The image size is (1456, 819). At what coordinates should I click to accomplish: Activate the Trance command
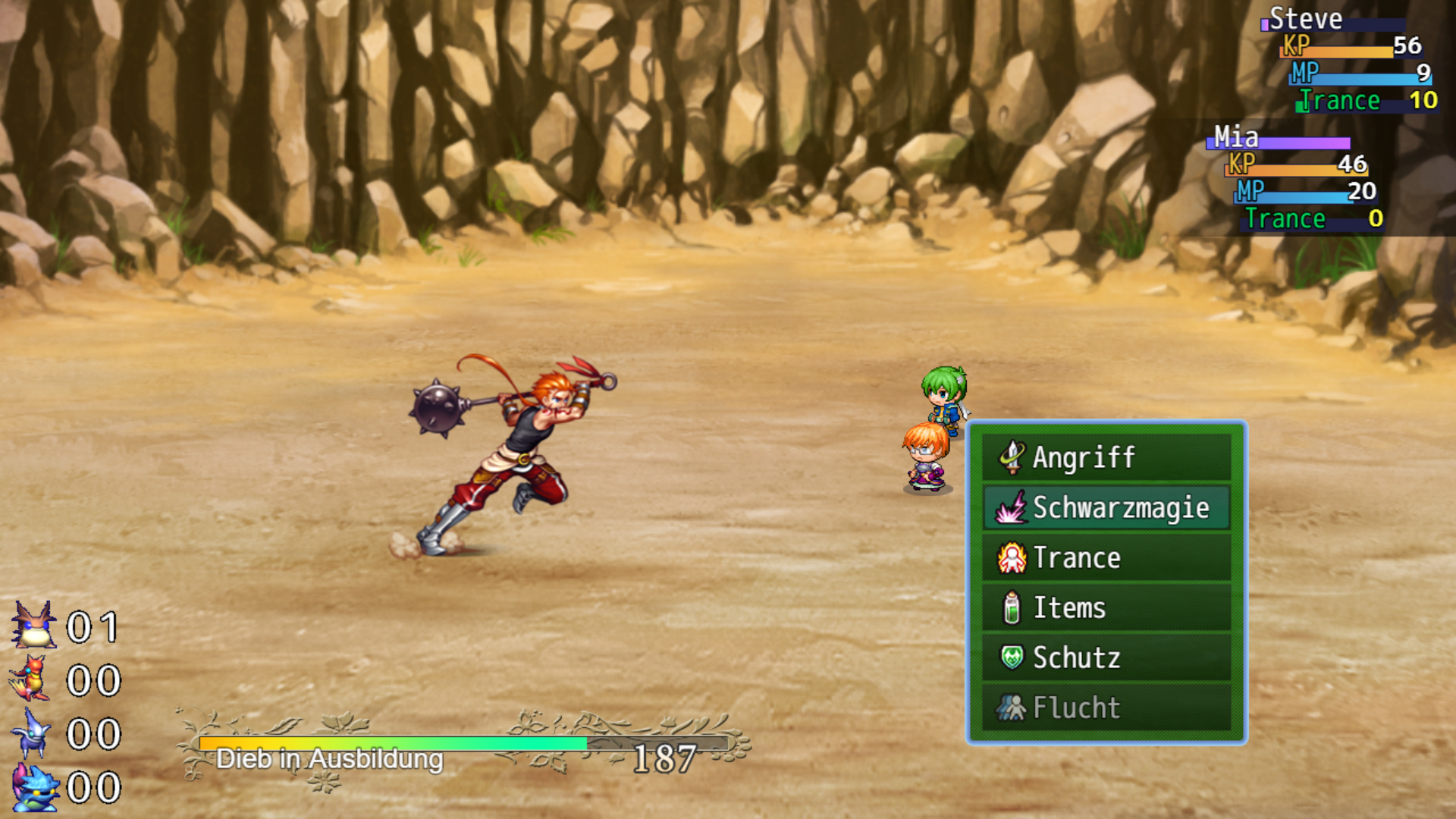(1106, 557)
